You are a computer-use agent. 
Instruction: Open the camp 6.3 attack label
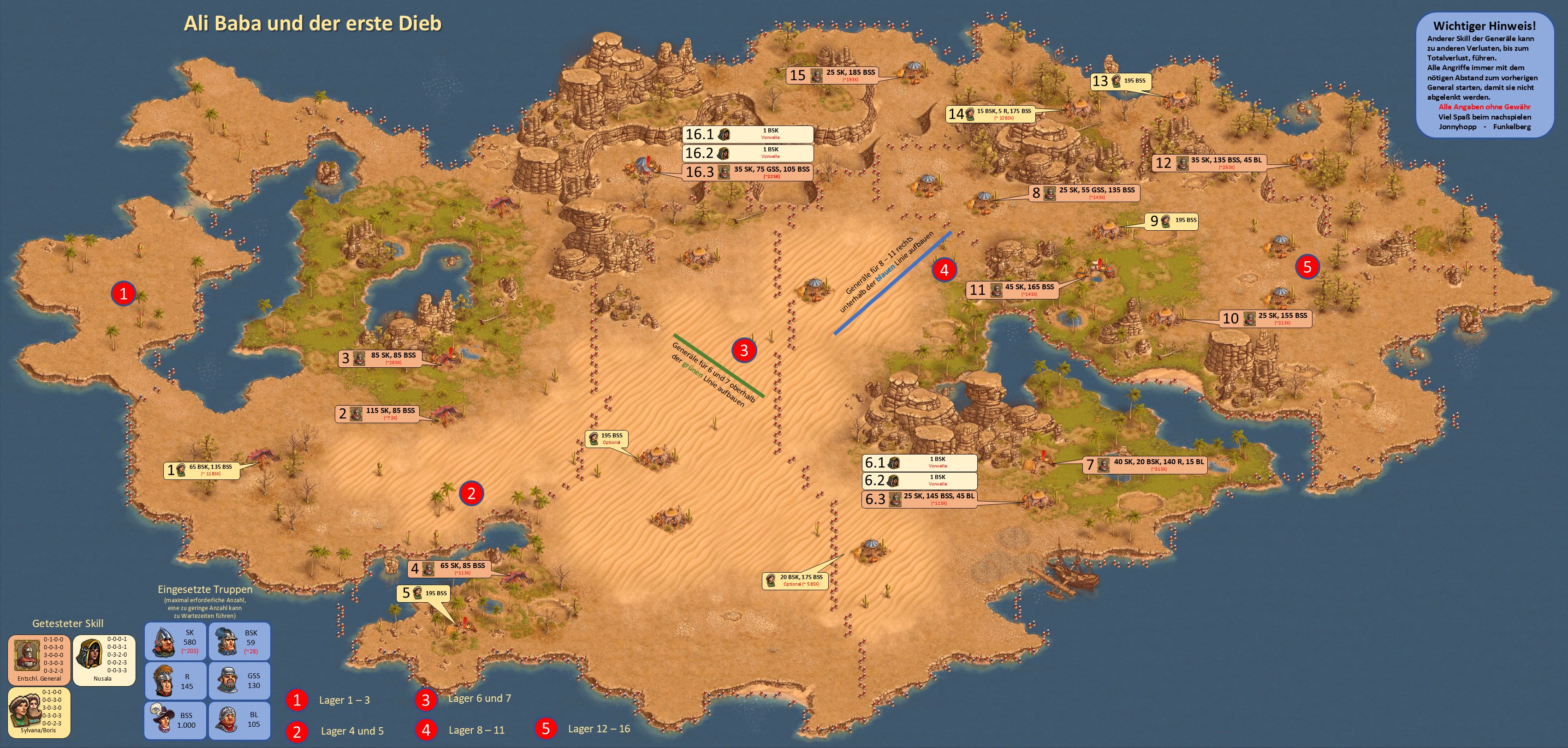coord(919,499)
